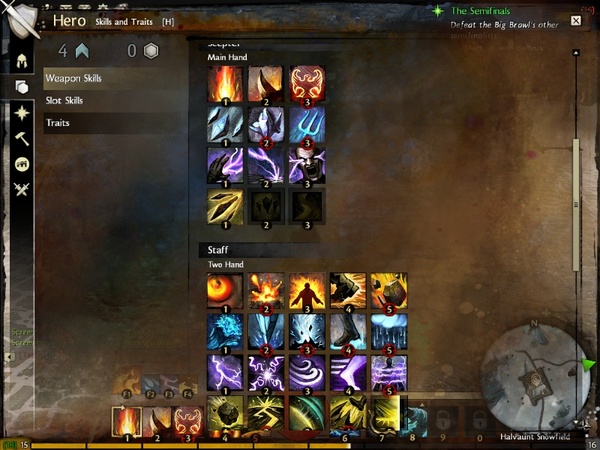Open the Traits section
The width and height of the screenshot is (600, 450).
click(57, 123)
